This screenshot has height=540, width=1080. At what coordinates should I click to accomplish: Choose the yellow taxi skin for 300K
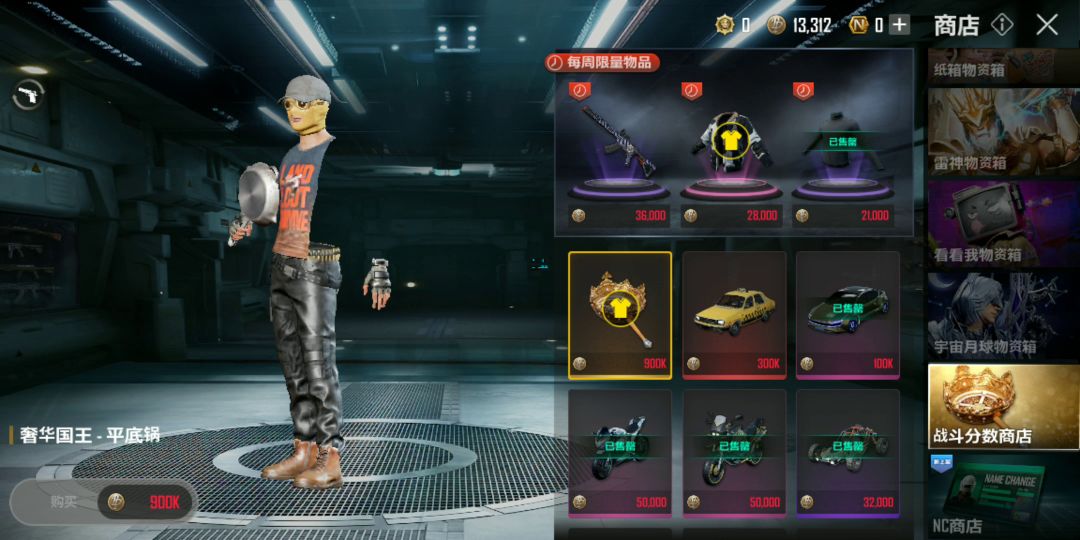[x=734, y=315]
